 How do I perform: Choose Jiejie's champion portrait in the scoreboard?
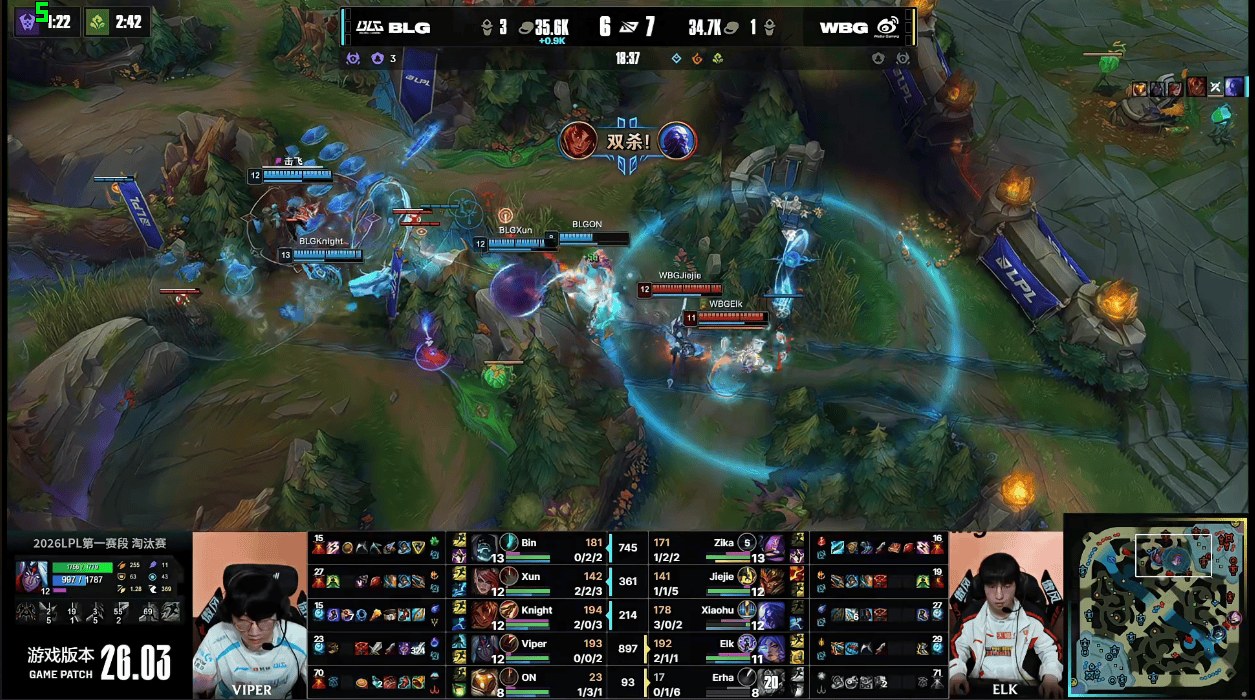[771, 578]
